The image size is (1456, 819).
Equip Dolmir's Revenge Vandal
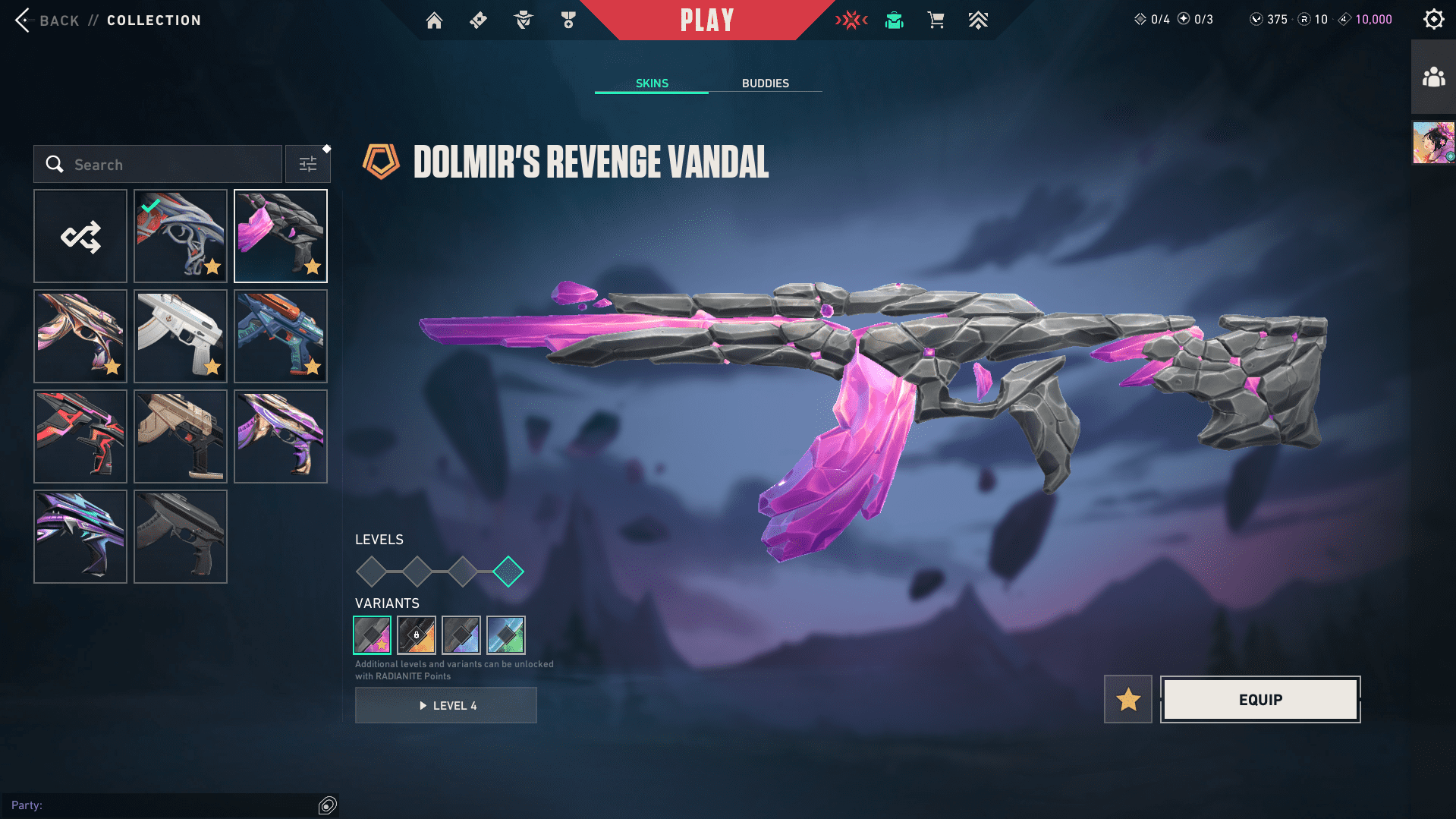(x=1260, y=699)
